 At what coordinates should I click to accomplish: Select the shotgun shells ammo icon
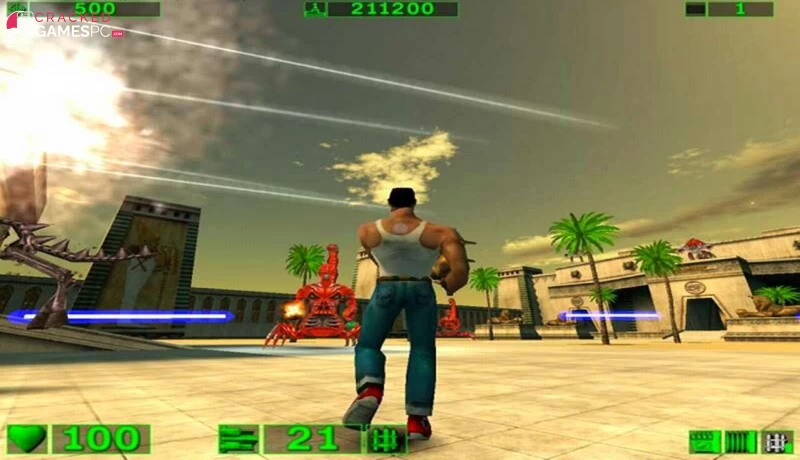click(x=705, y=441)
